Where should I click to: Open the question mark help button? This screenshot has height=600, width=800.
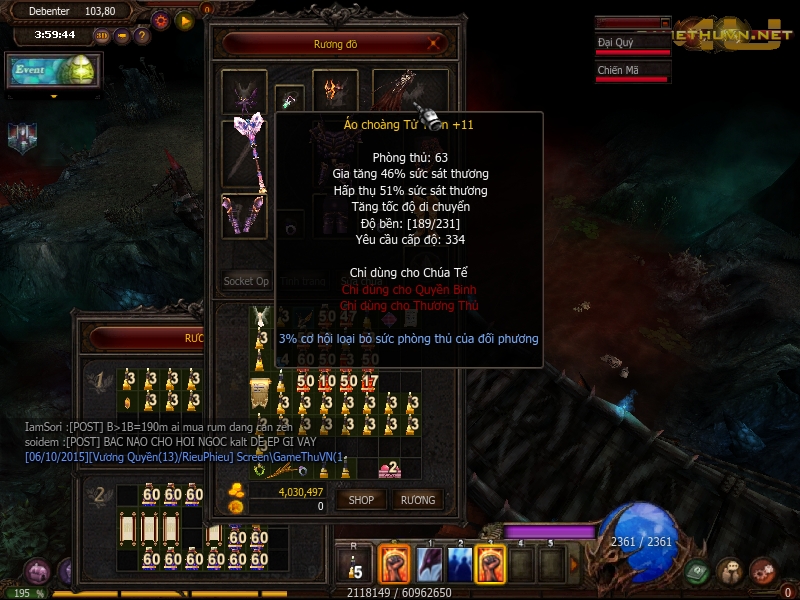coord(142,36)
